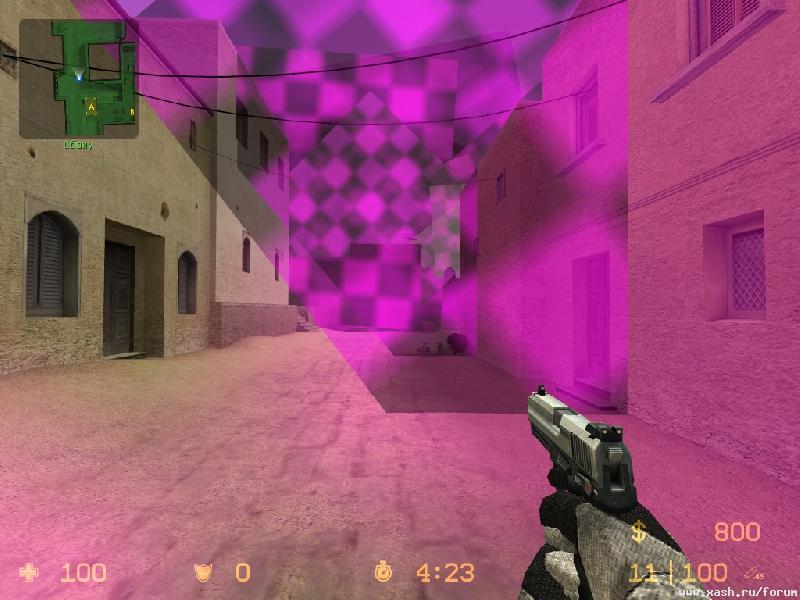Click the round timer clock icon

point(383,573)
